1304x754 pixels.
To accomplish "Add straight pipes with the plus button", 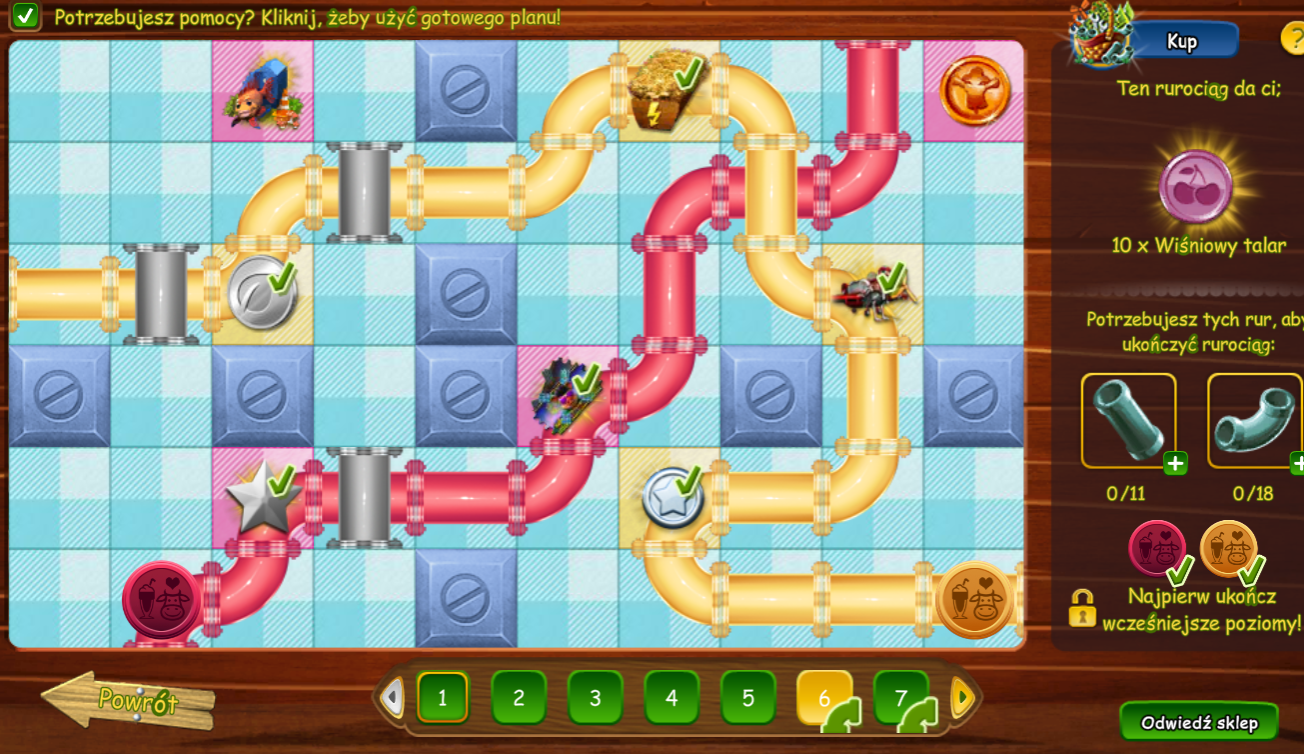I will click(x=1175, y=463).
